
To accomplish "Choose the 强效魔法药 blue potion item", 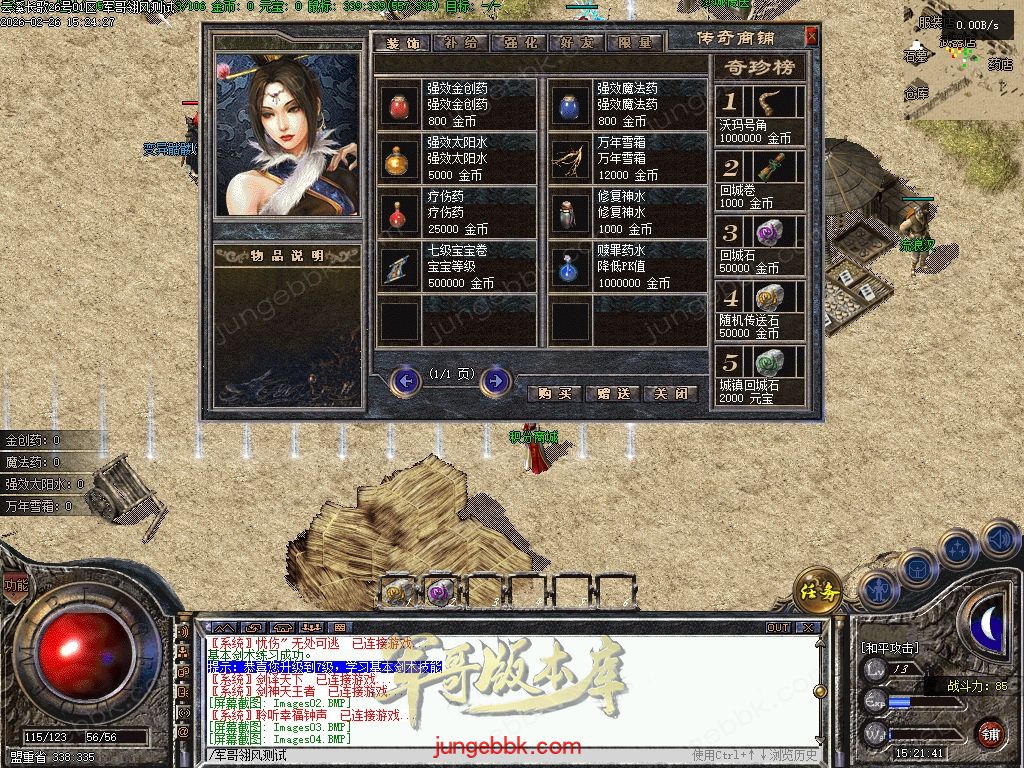I will click(571, 105).
